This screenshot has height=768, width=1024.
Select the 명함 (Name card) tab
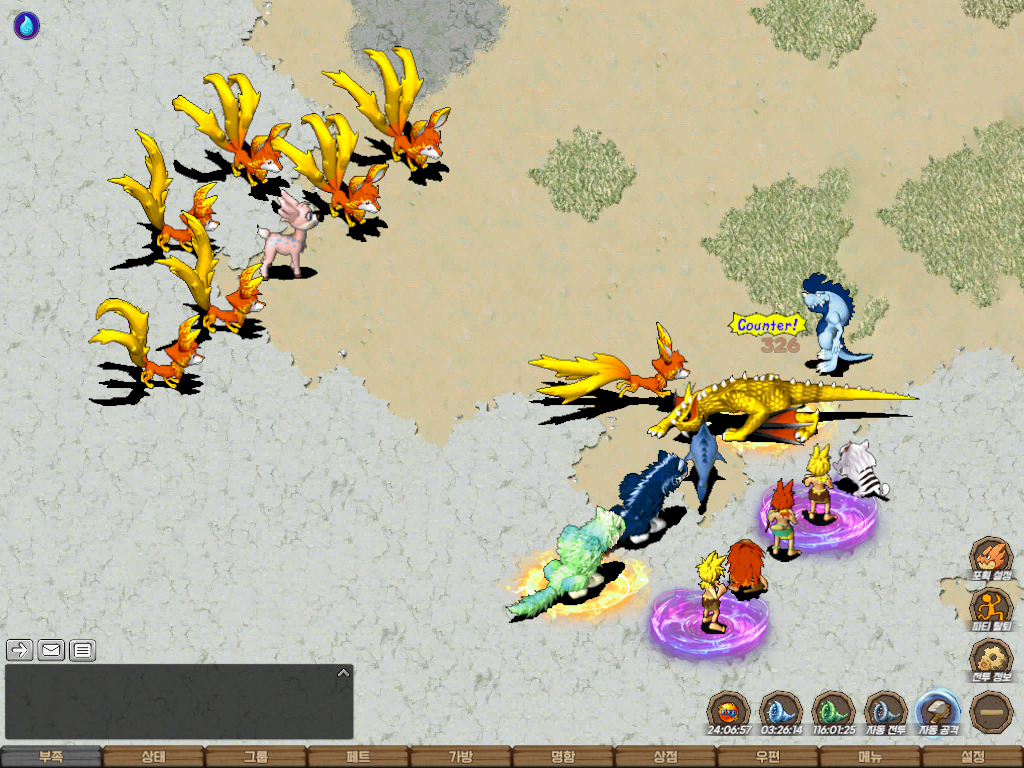(563, 757)
